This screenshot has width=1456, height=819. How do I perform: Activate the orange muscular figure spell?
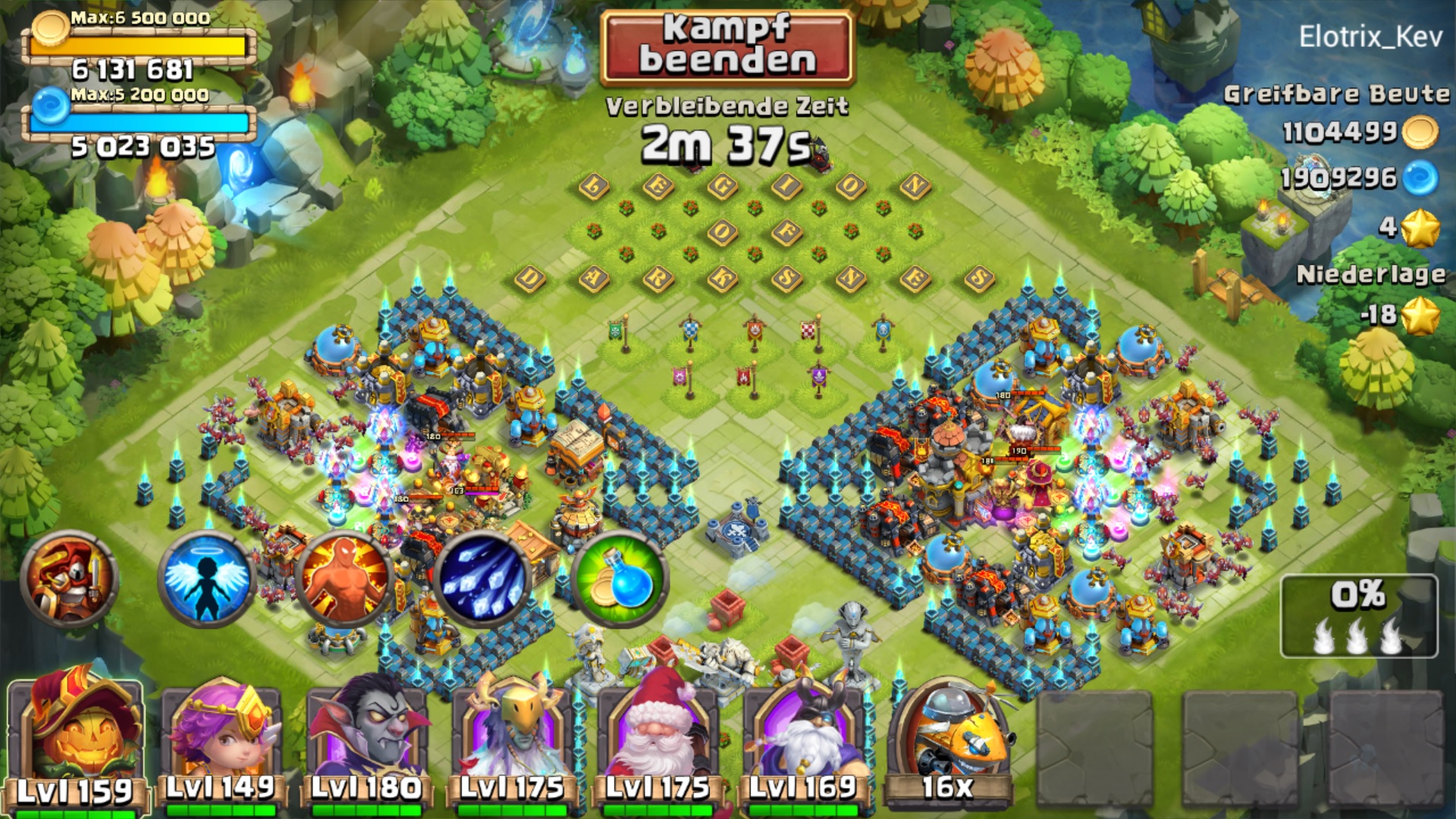click(x=345, y=580)
